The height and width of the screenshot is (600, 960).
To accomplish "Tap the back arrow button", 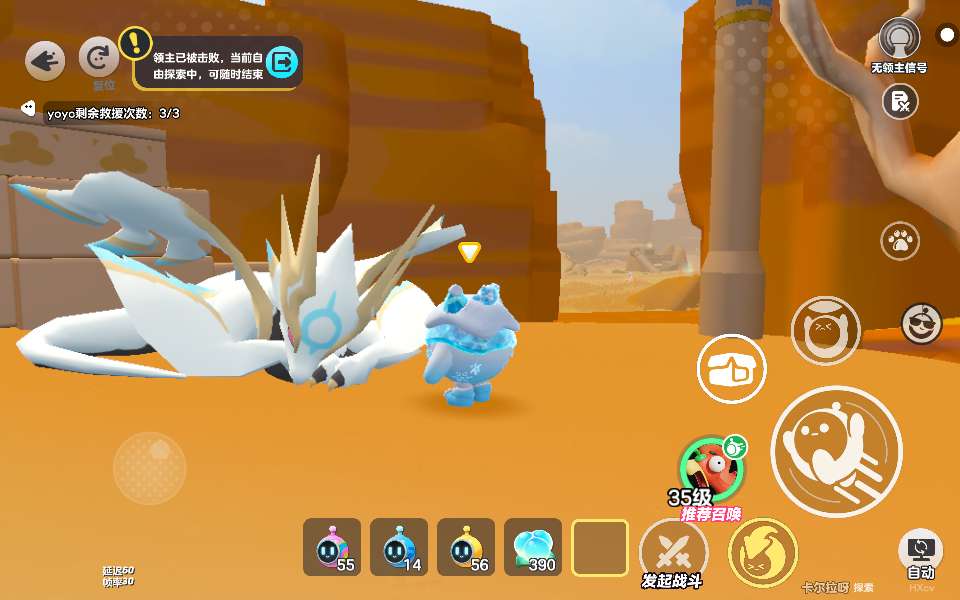I will click(x=45, y=61).
